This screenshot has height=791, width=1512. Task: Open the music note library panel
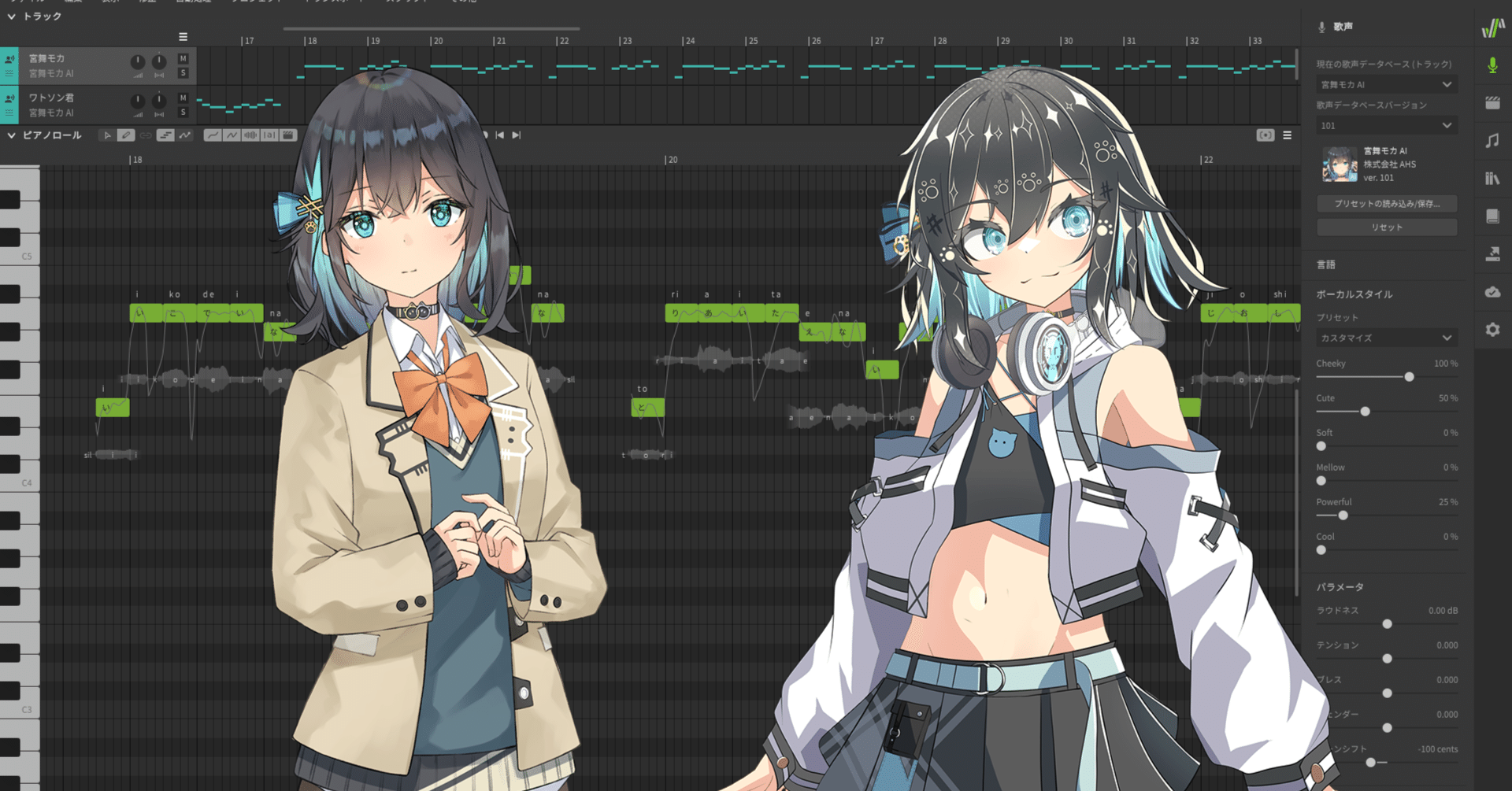[1493, 142]
